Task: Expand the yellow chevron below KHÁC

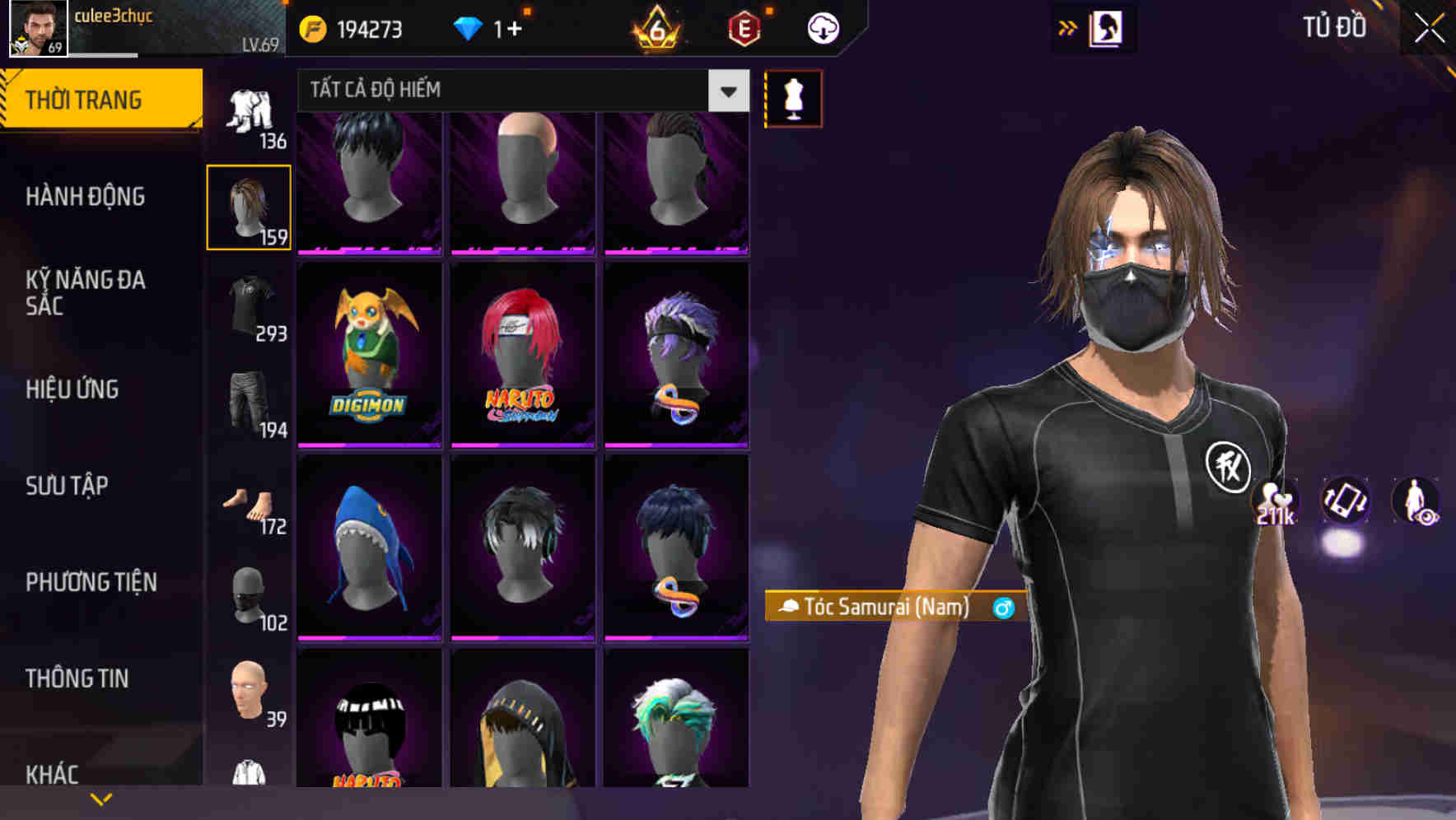Action: (x=99, y=798)
